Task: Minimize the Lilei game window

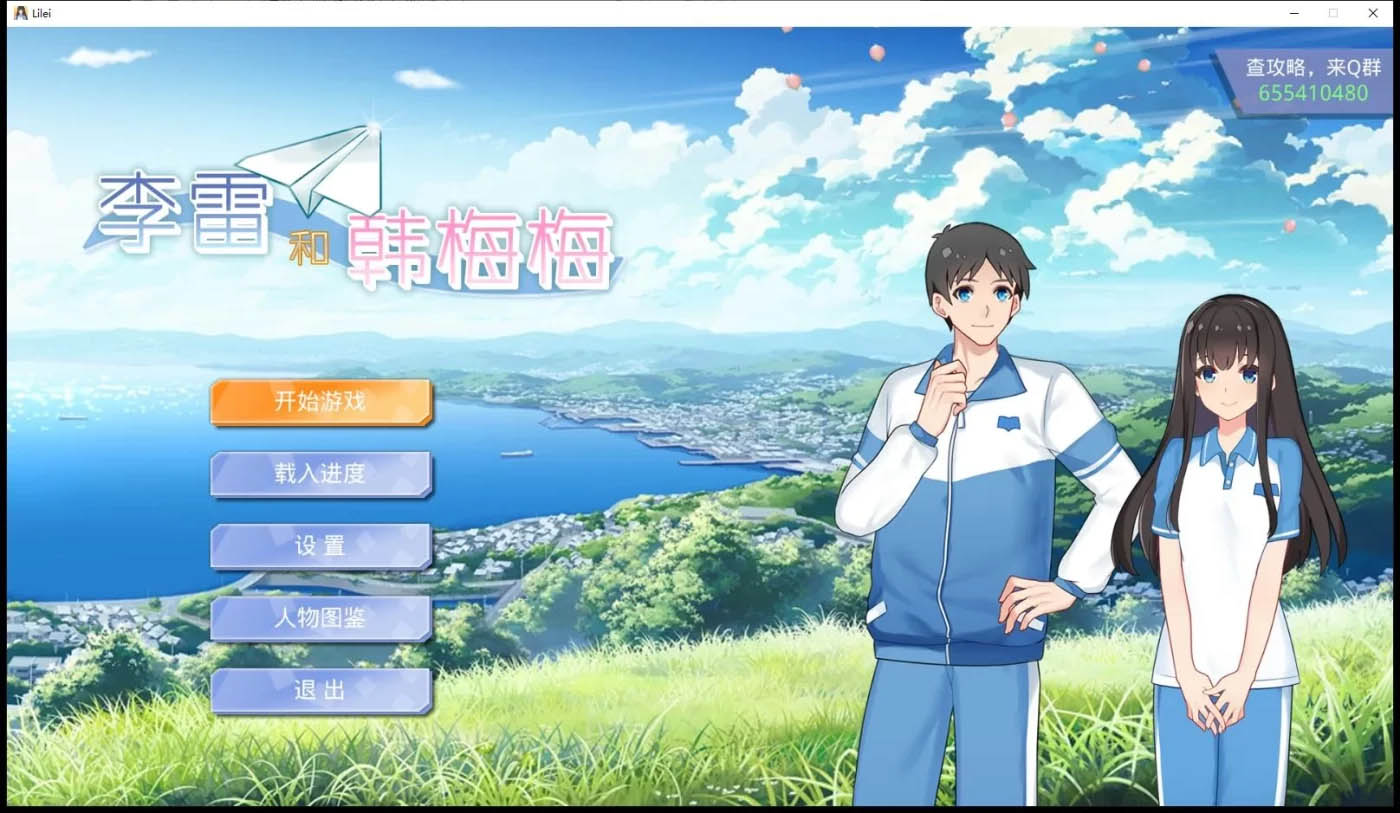Action: tap(1294, 13)
